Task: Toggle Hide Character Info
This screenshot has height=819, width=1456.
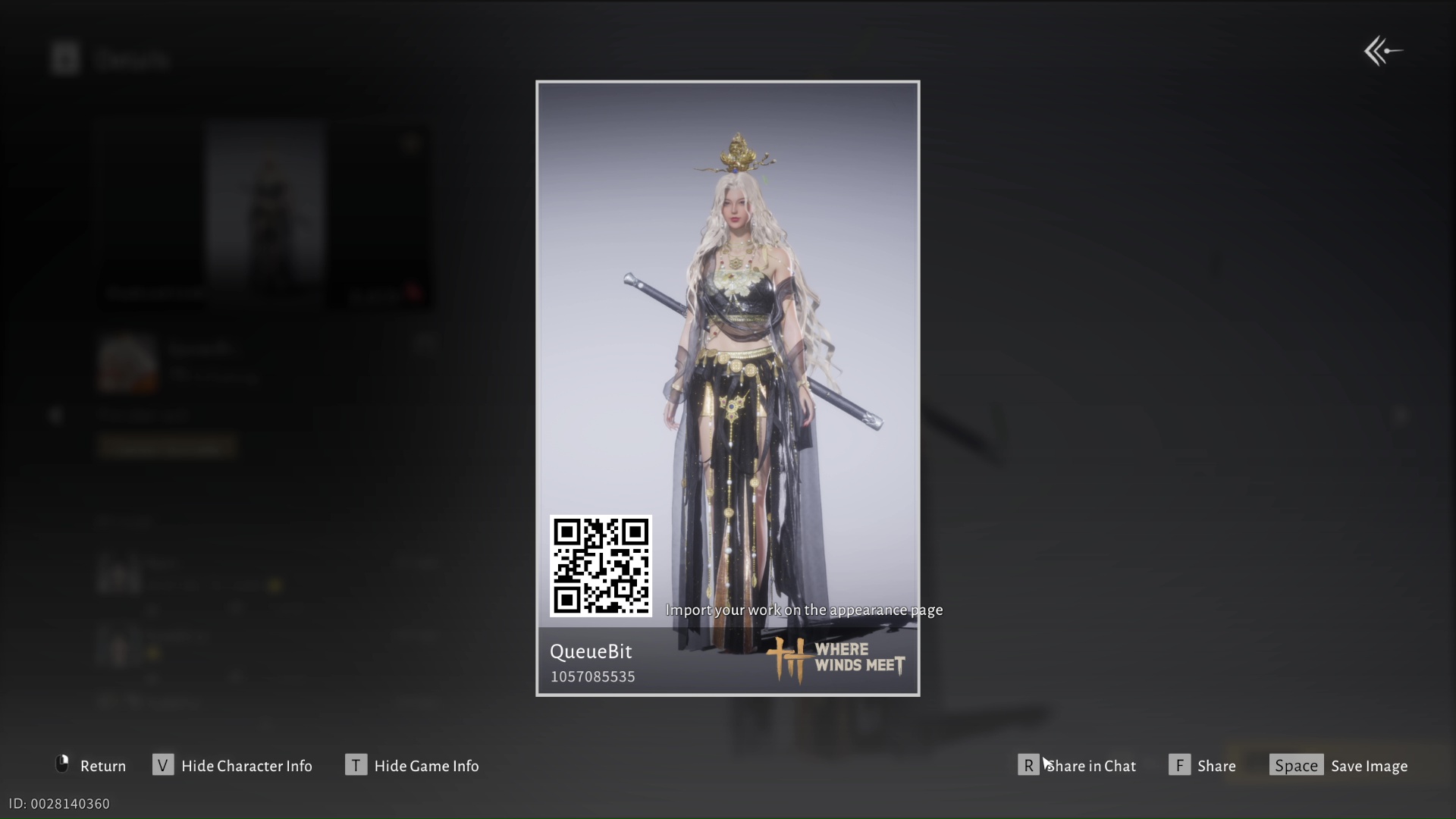Action: [x=246, y=765]
